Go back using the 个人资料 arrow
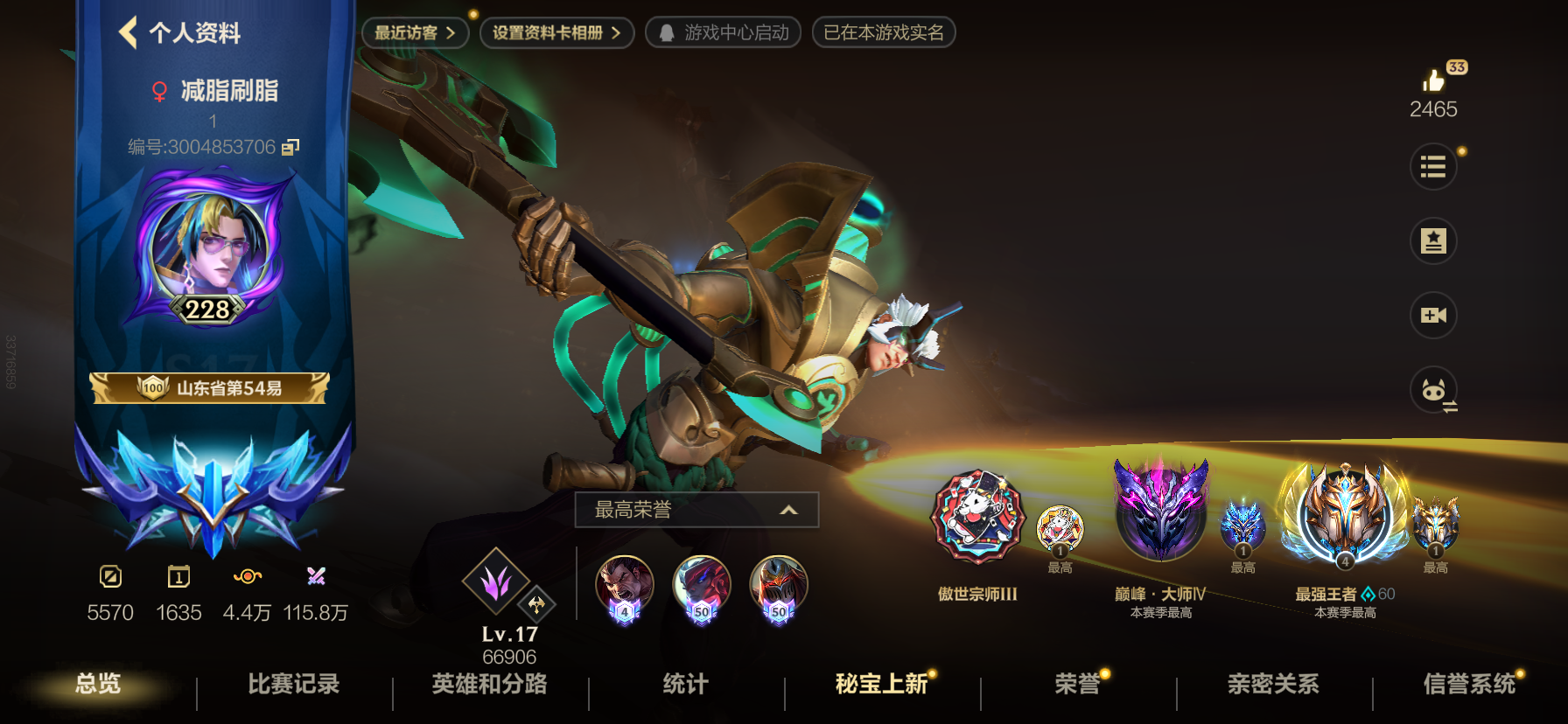 coord(129,33)
